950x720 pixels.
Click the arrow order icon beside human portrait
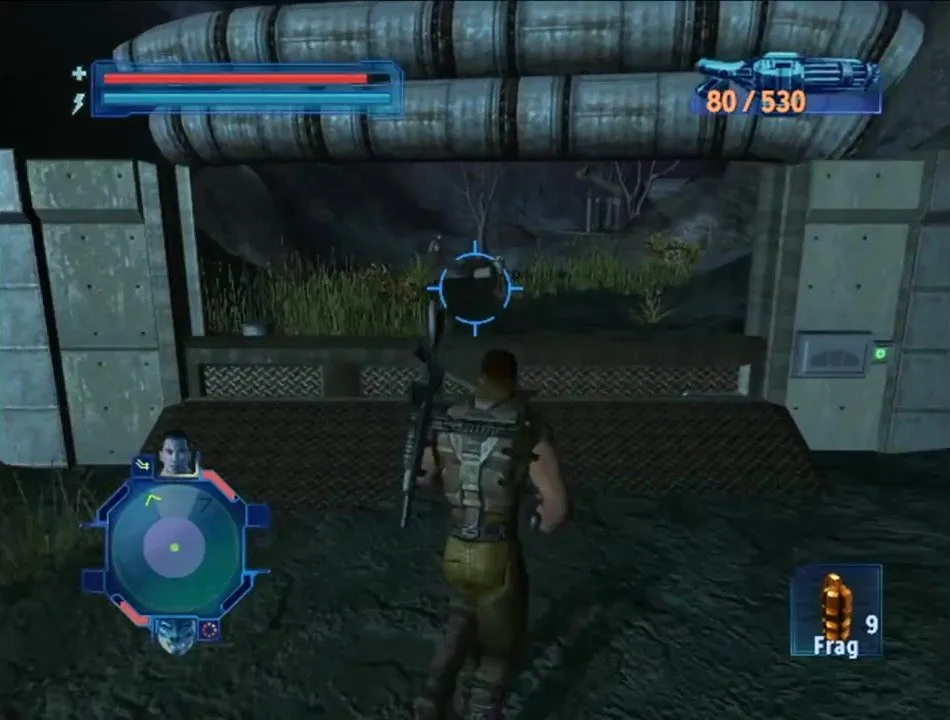[141, 463]
